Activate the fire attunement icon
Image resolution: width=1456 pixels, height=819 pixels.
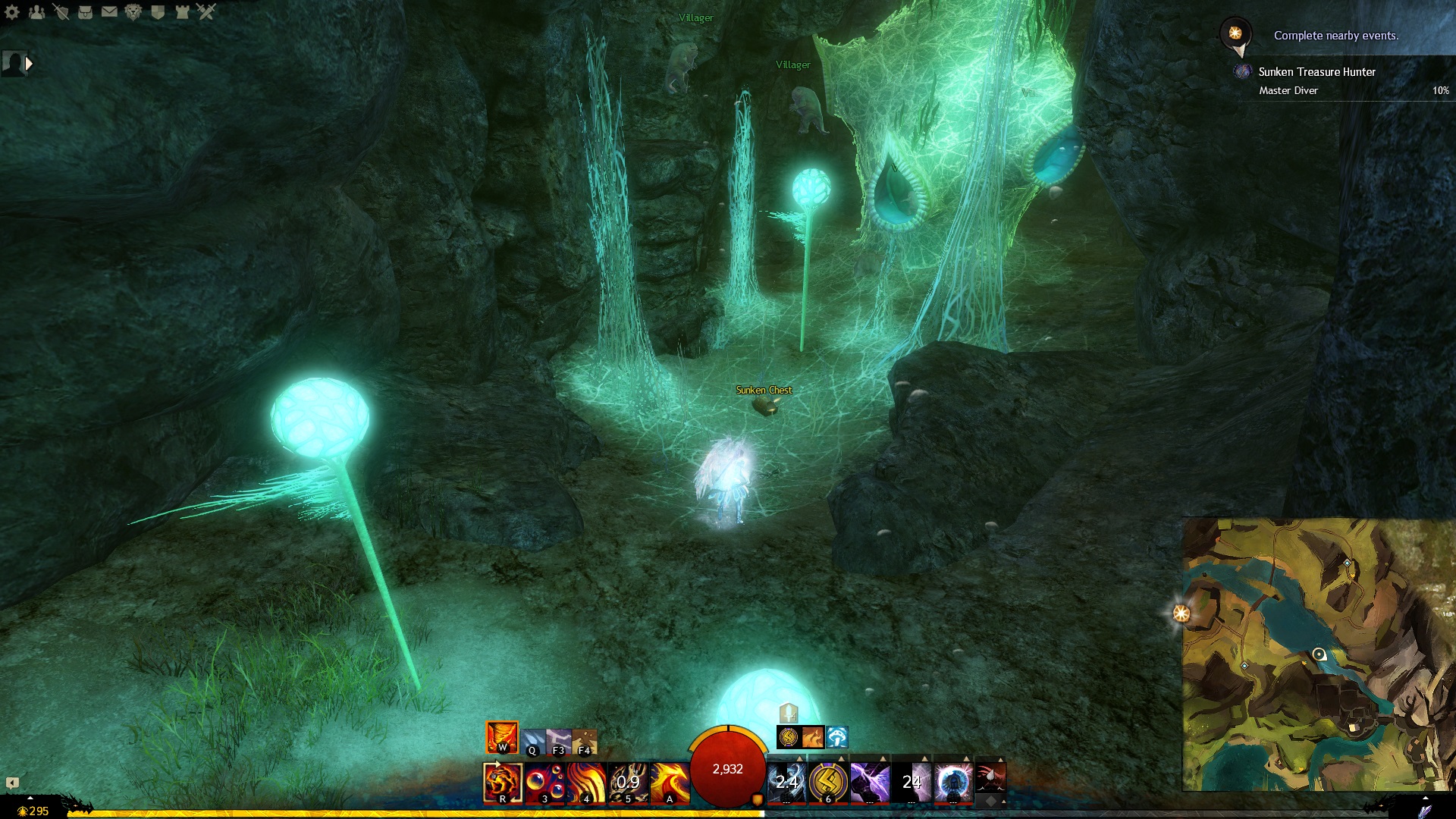click(x=502, y=737)
